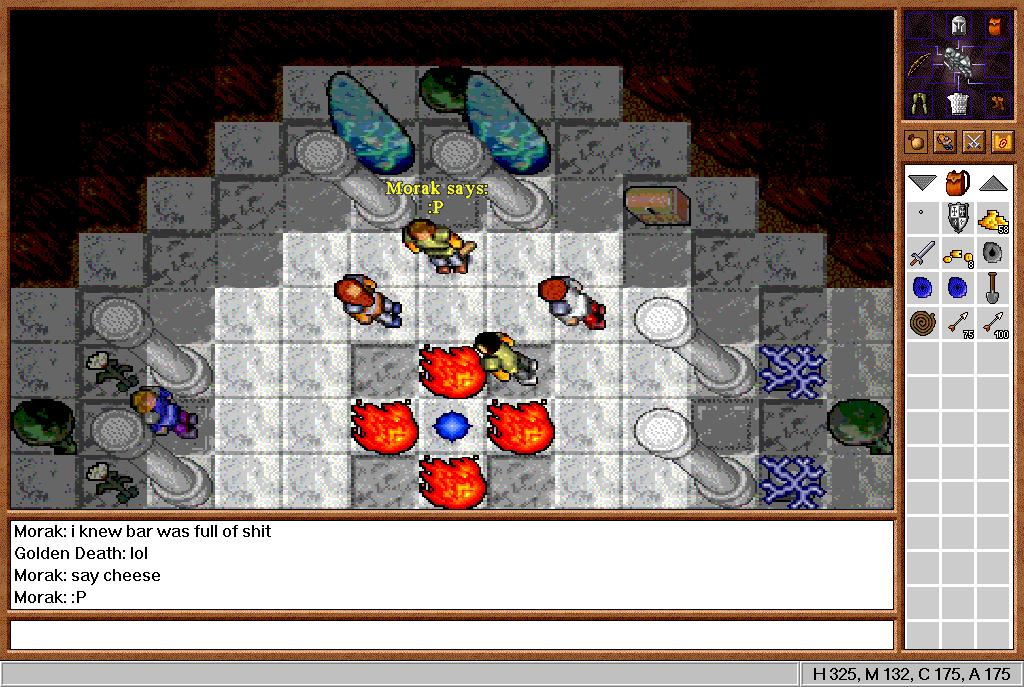Select the gold pile with count 58
Image resolution: width=1024 pixels, height=687 pixels.
tap(993, 218)
